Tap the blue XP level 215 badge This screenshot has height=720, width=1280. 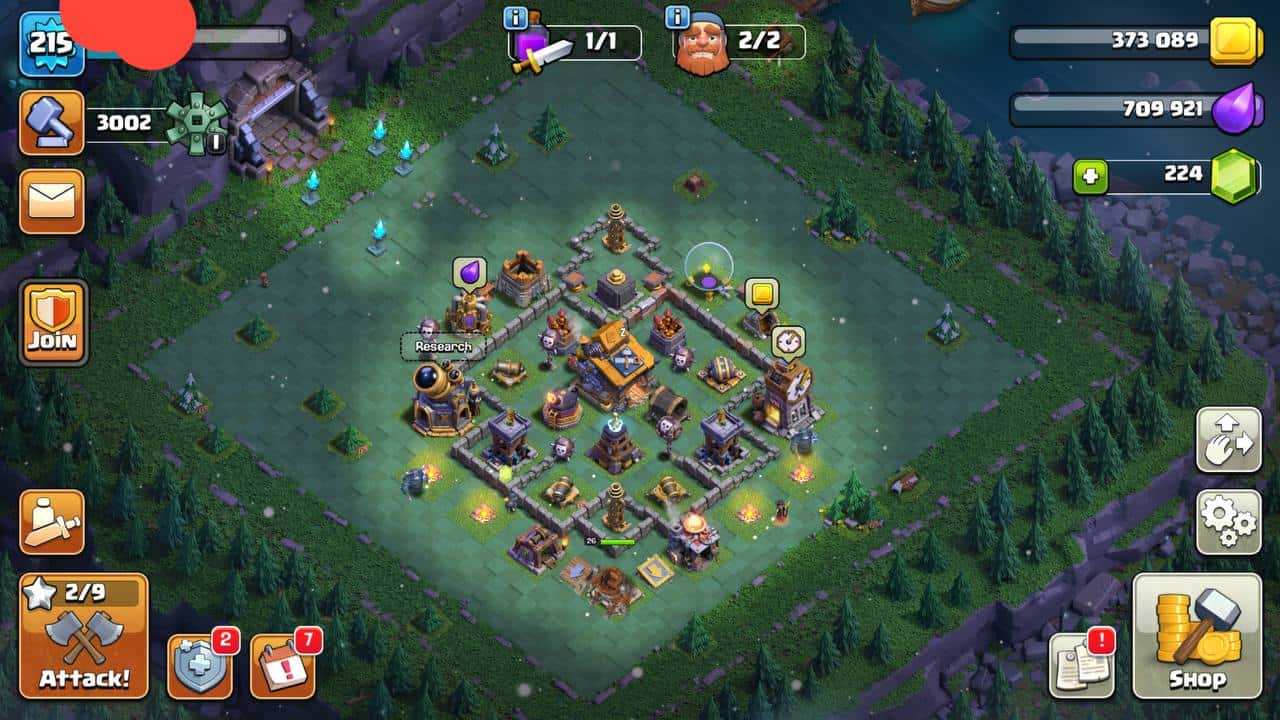(x=52, y=44)
